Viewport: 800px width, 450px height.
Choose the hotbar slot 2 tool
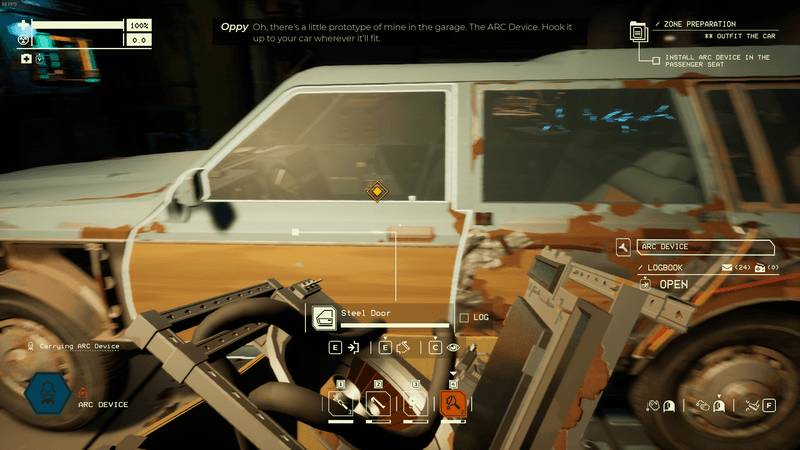pos(378,404)
